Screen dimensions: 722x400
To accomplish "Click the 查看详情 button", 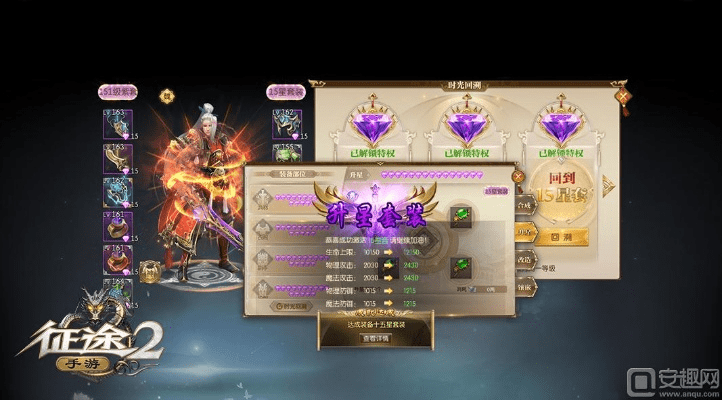I will point(375,338).
